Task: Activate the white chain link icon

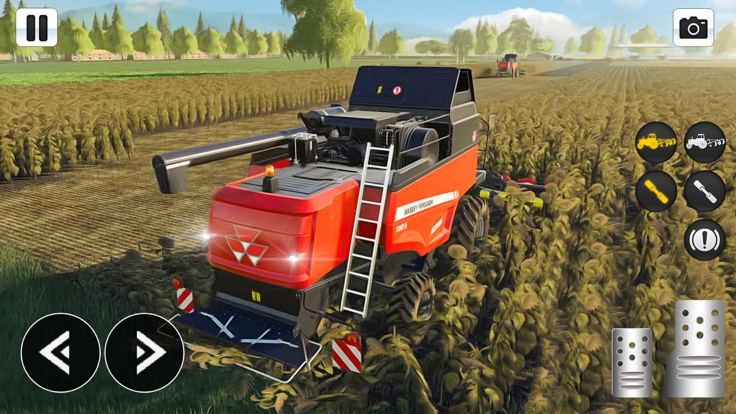Action: (705, 190)
